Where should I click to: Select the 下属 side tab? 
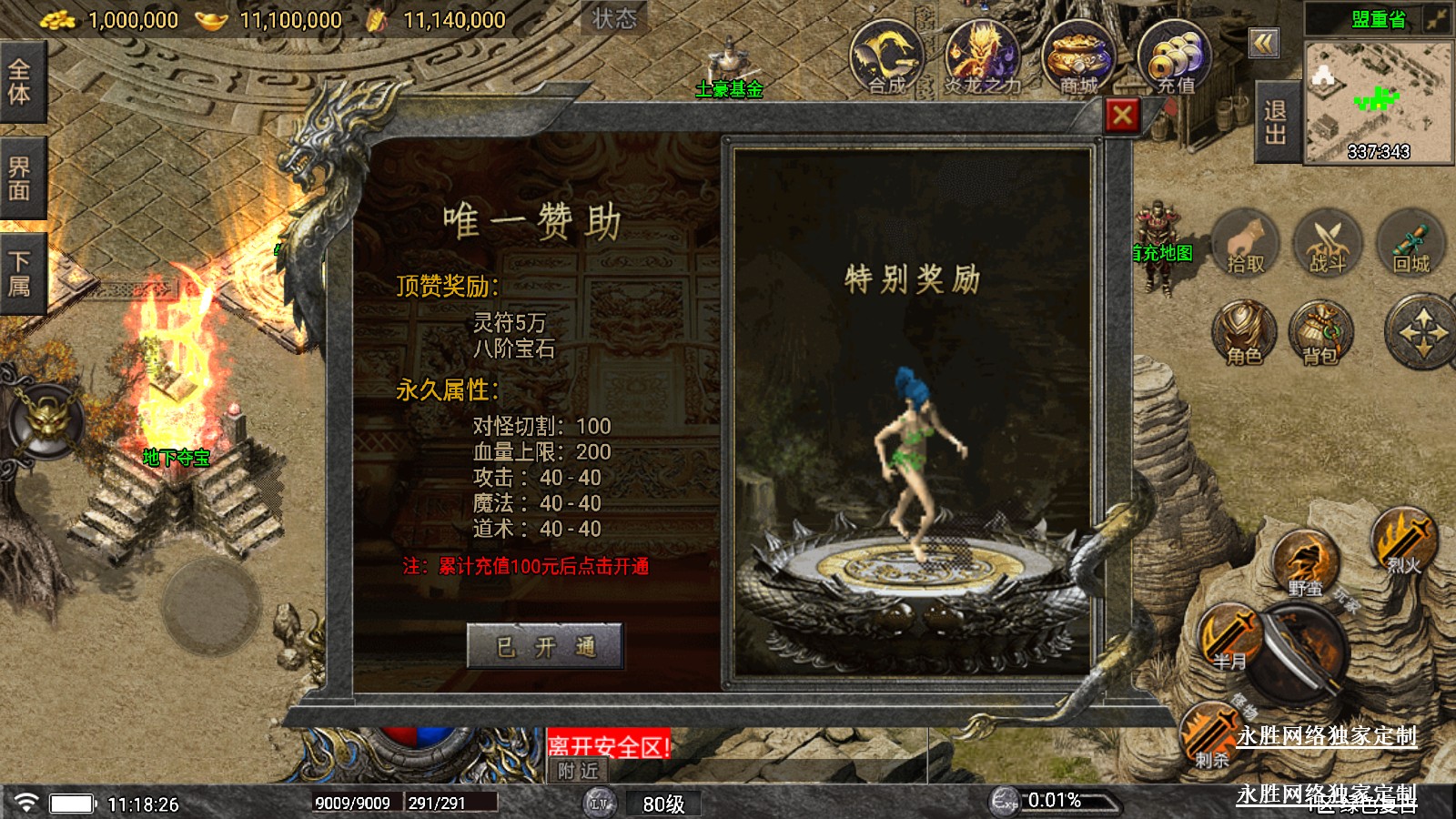pyautogui.click(x=20, y=274)
